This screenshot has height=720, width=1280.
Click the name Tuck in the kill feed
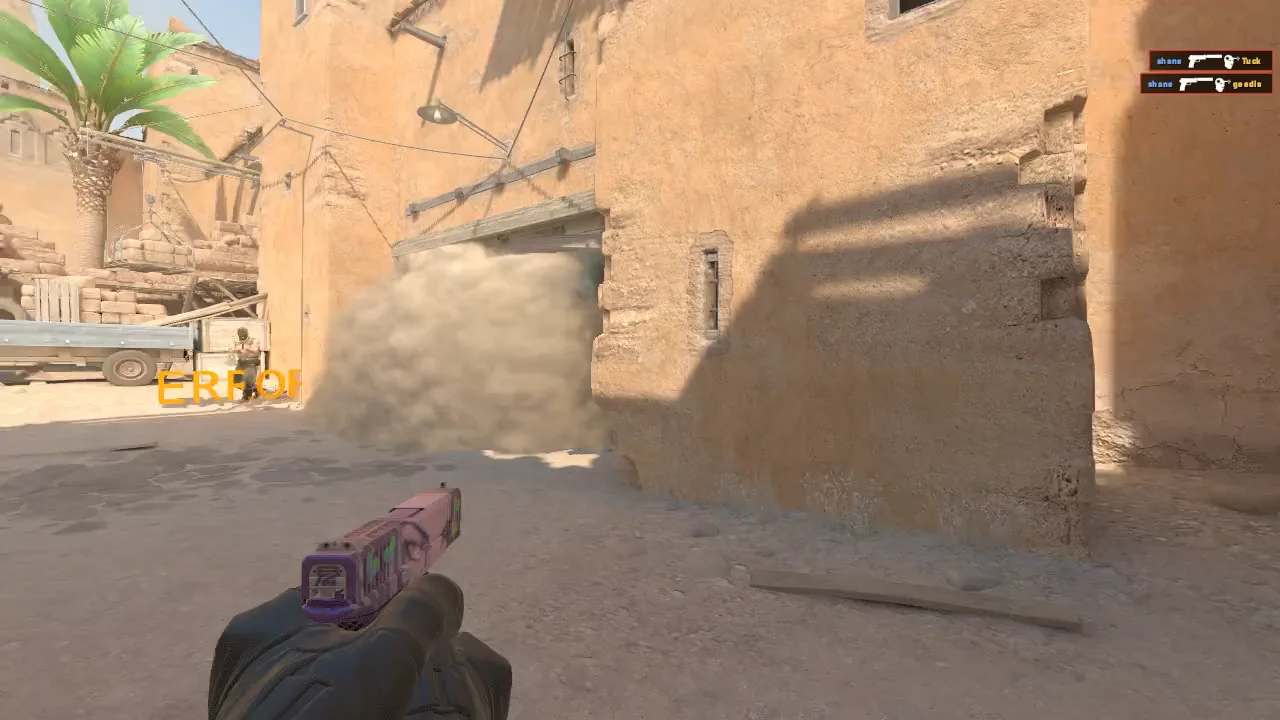(x=1251, y=61)
